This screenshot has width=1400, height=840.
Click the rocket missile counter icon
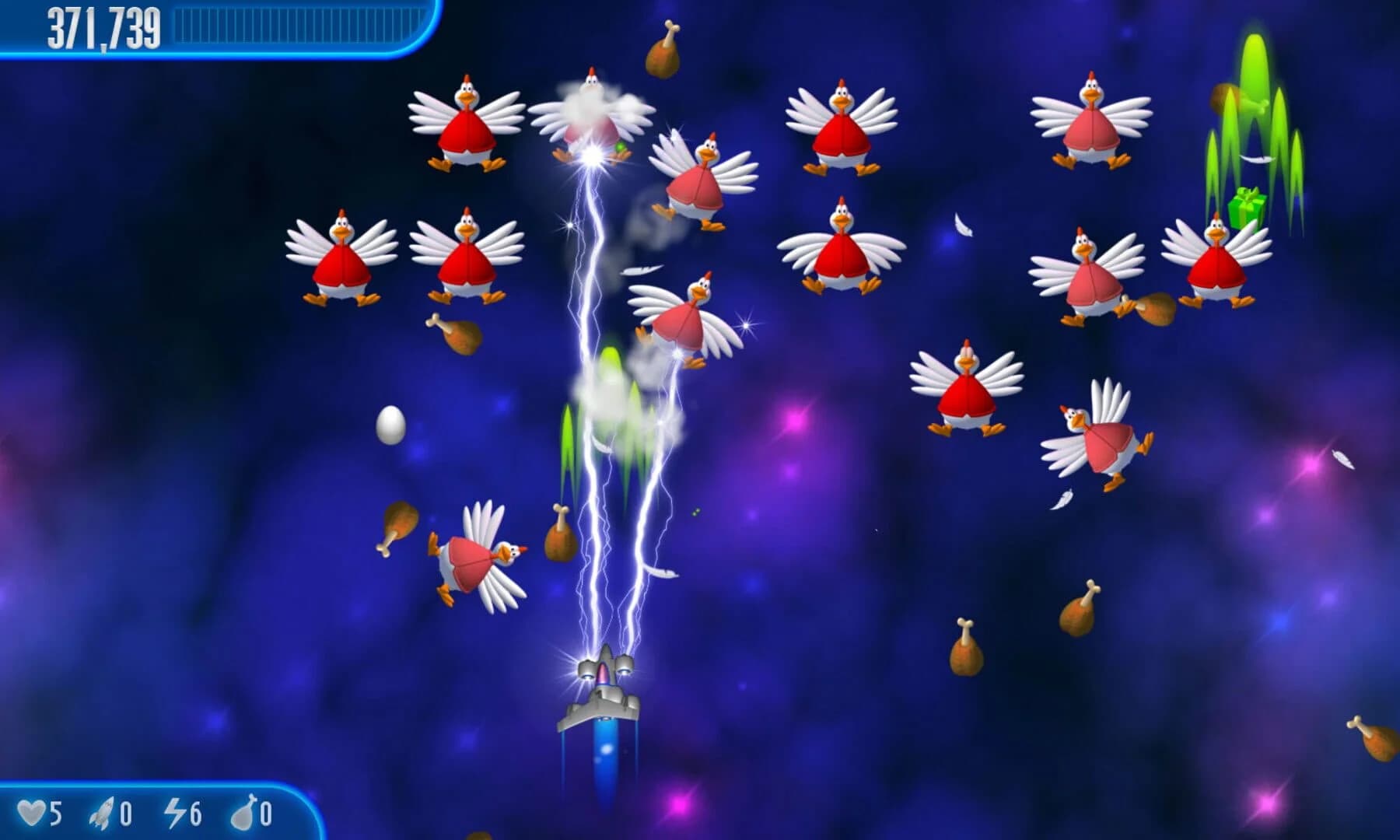(104, 811)
